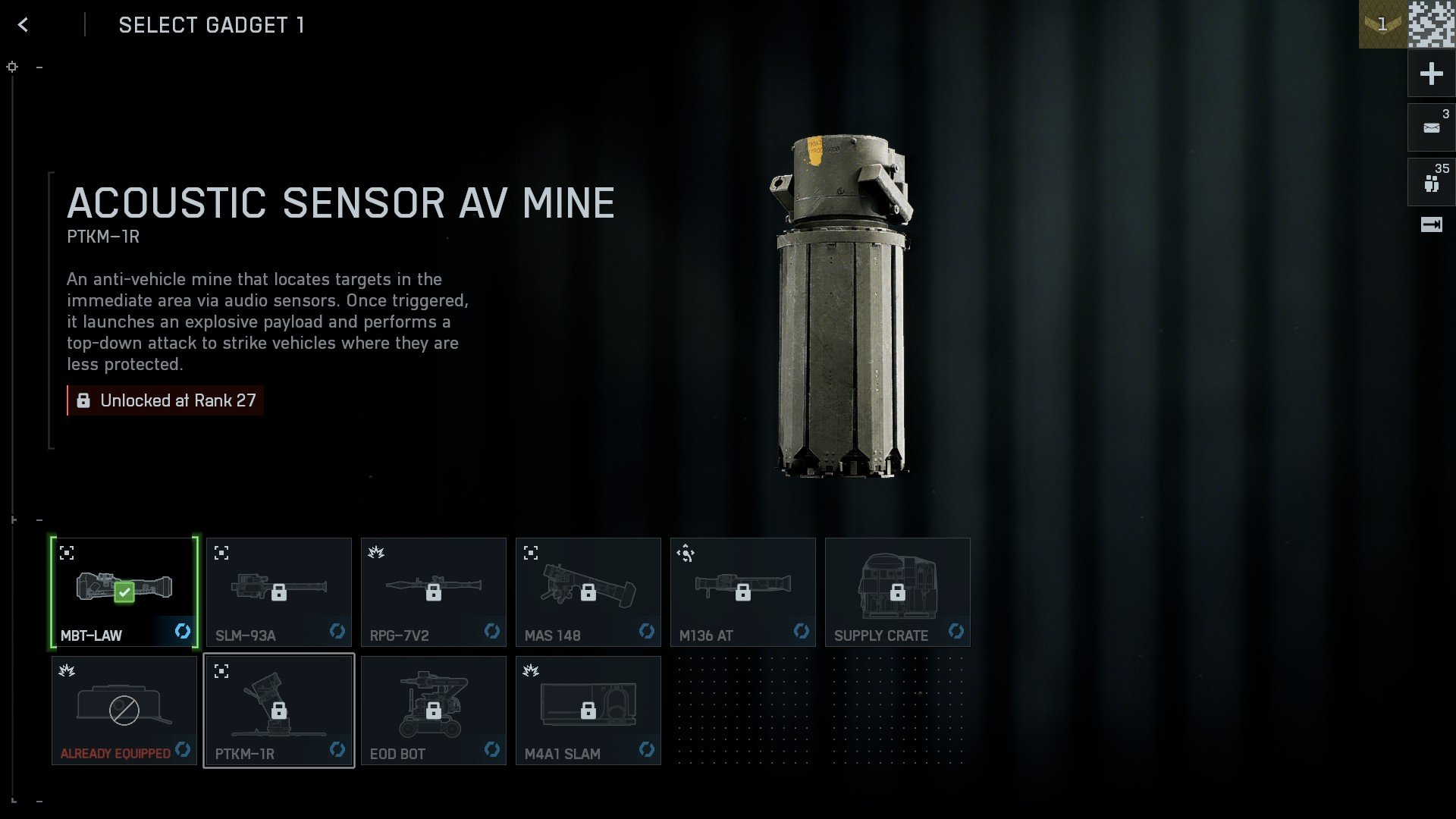
Task: Select the PTKM-1R gadget tile
Action: [279, 710]
